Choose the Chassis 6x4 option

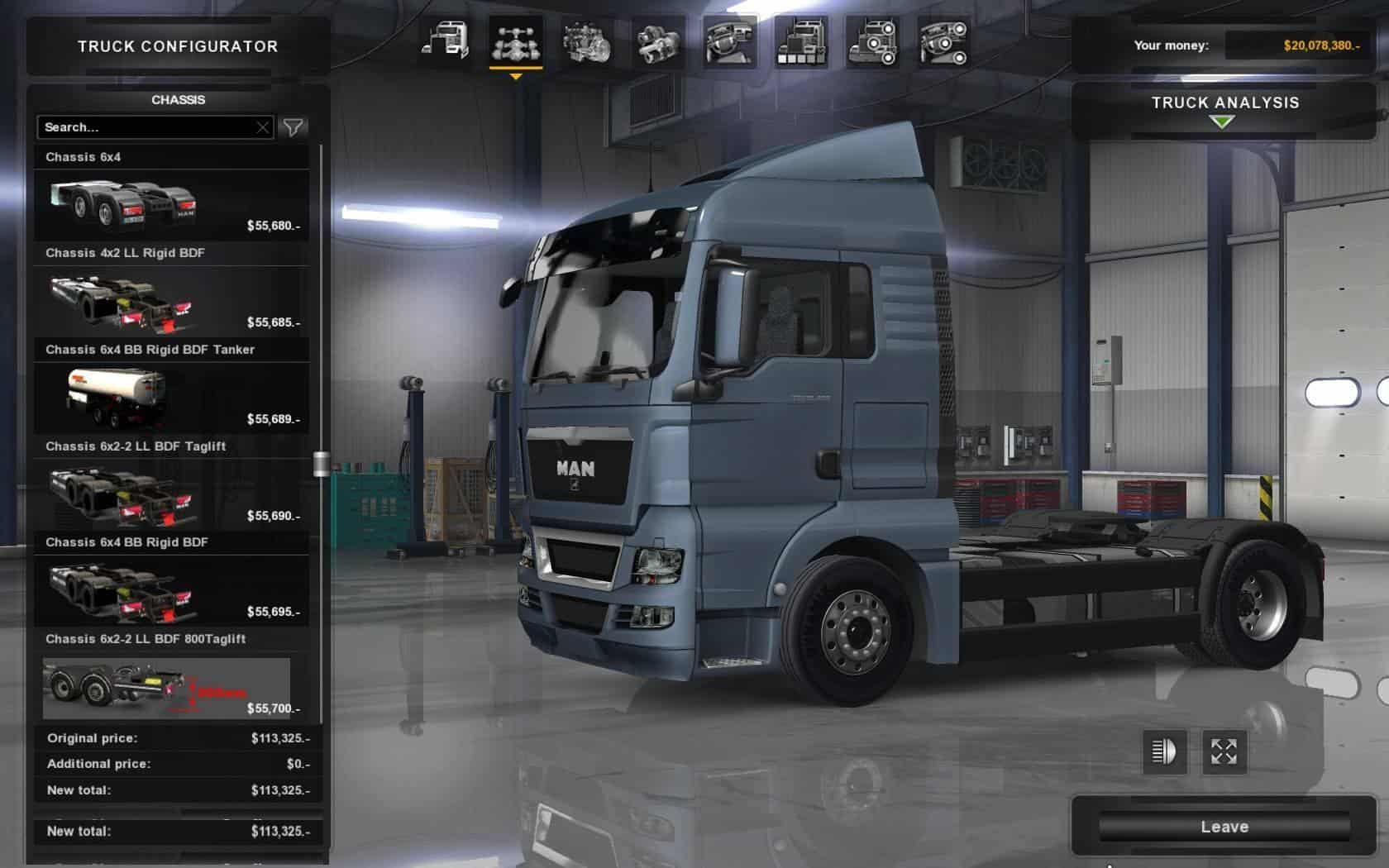[x=172, y=205]
